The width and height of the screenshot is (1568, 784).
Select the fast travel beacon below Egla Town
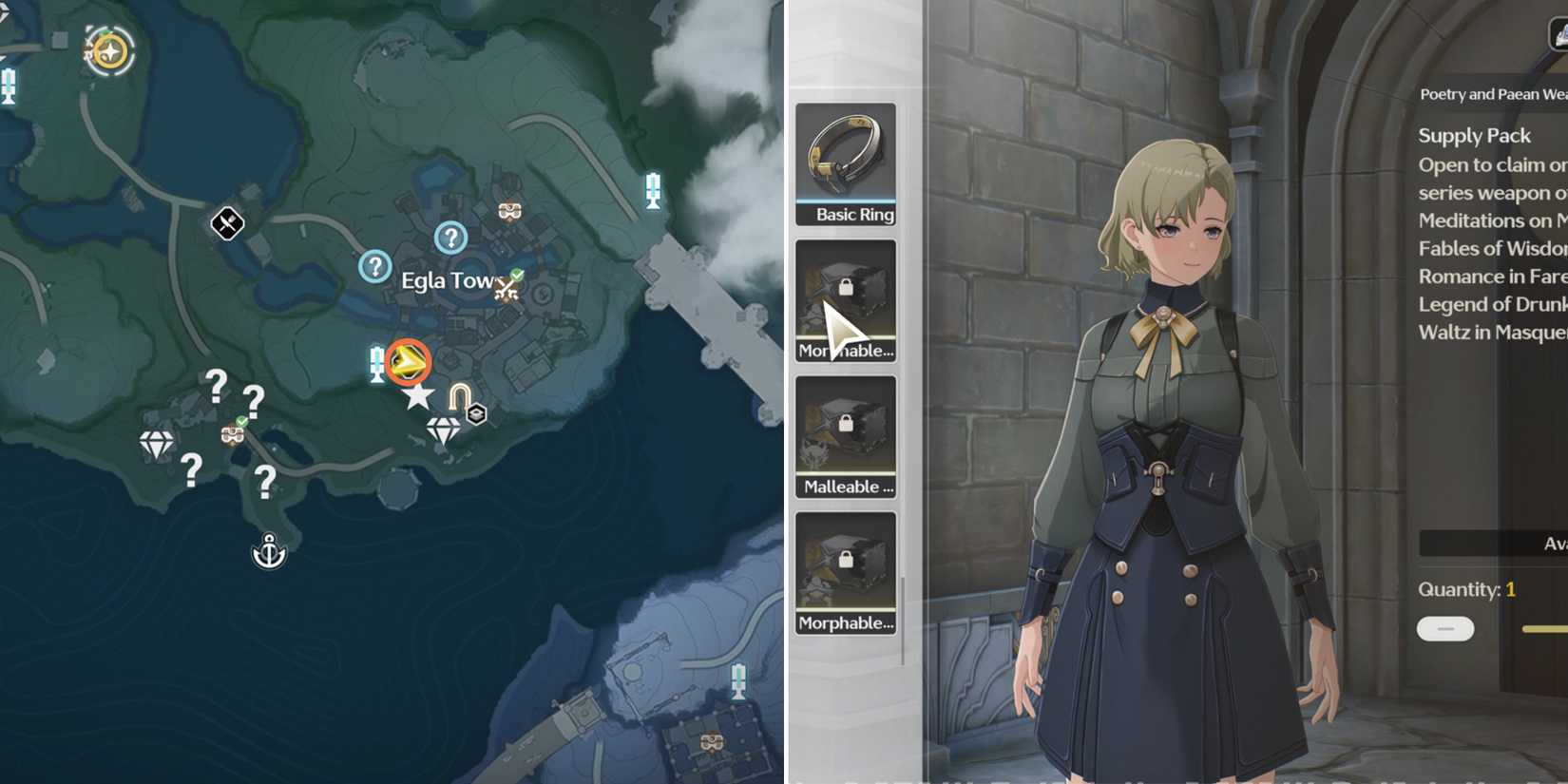click(x=375, y=363)
